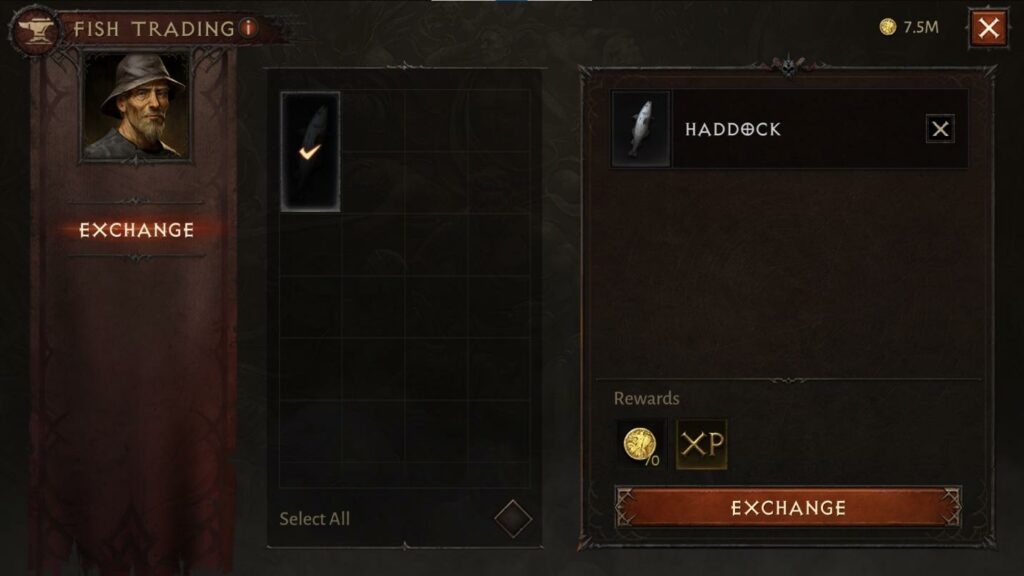Viewport: 1024px width, 576px height.
Task: Remove Haddock from the exchange list
Action: point(940,129)
